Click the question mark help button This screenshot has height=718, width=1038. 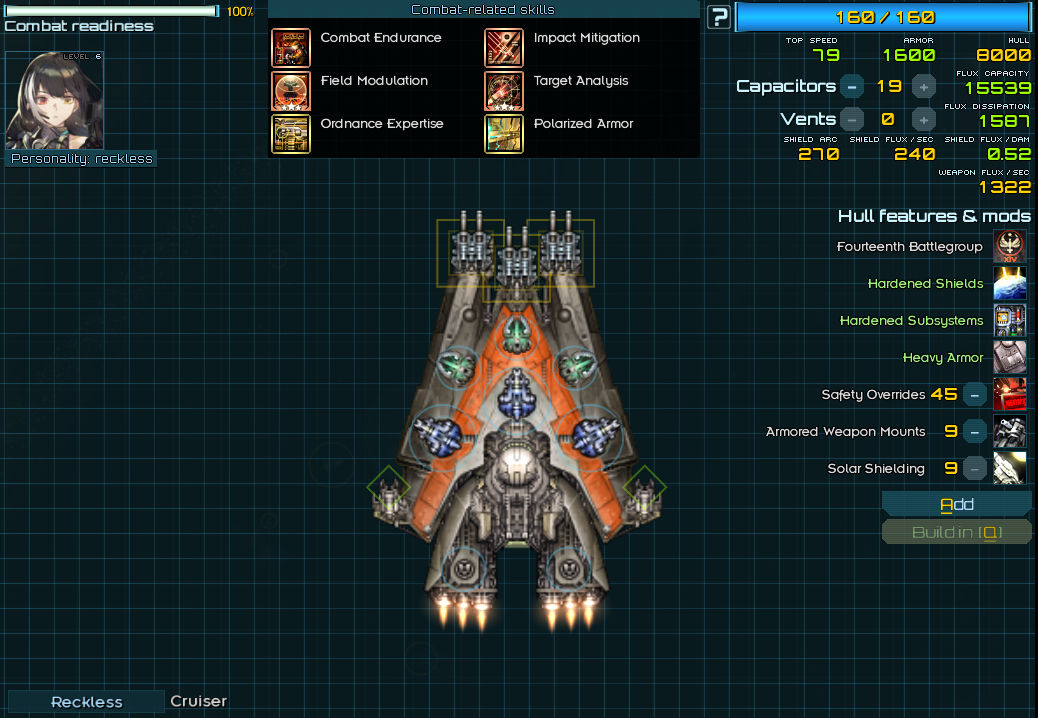pyautogui.click(x=718, y=17)
